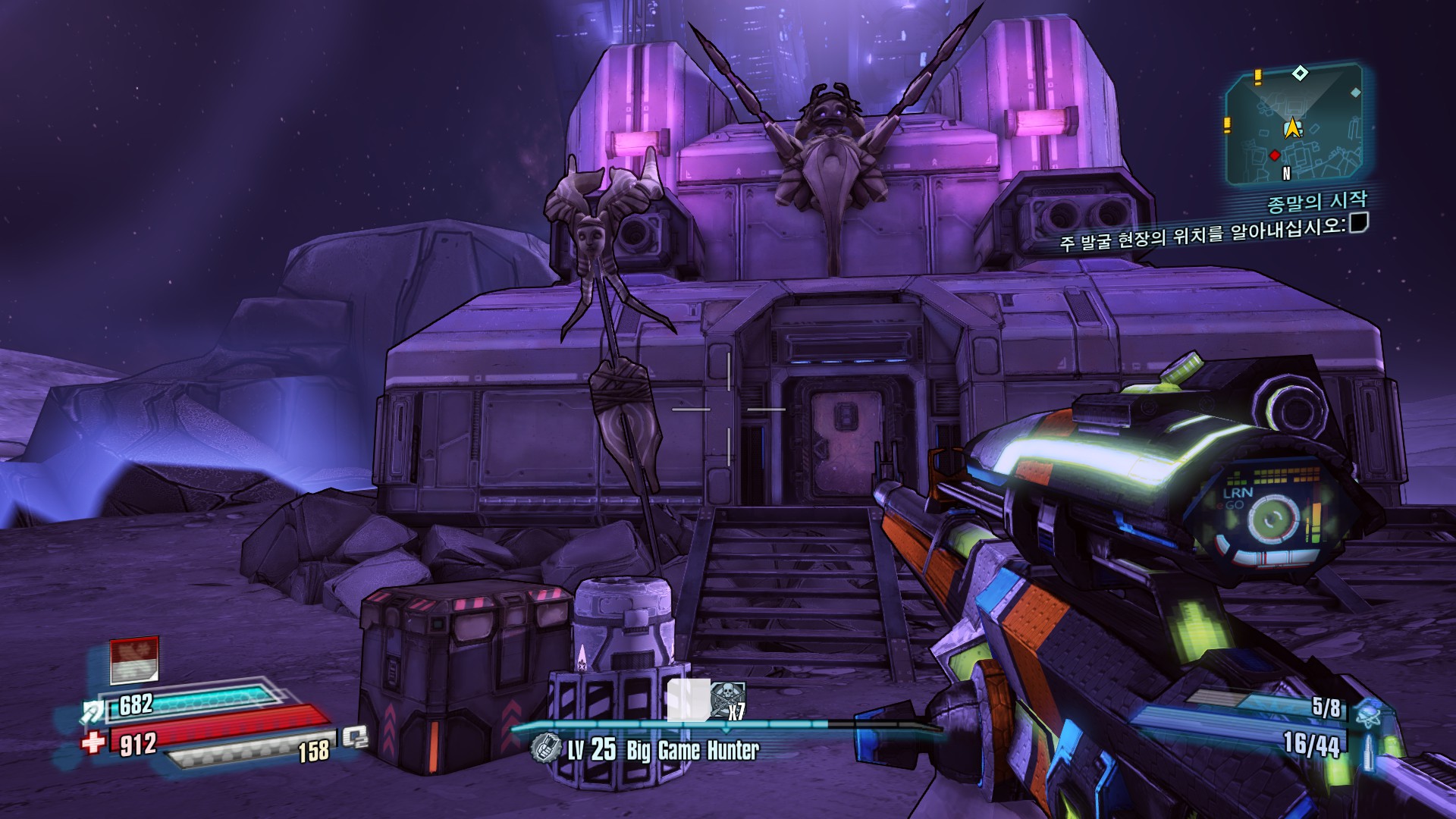This screenshot has height=819, width=1456.
Task: Click the skull stack buff icon
Action: coord(726,699)
